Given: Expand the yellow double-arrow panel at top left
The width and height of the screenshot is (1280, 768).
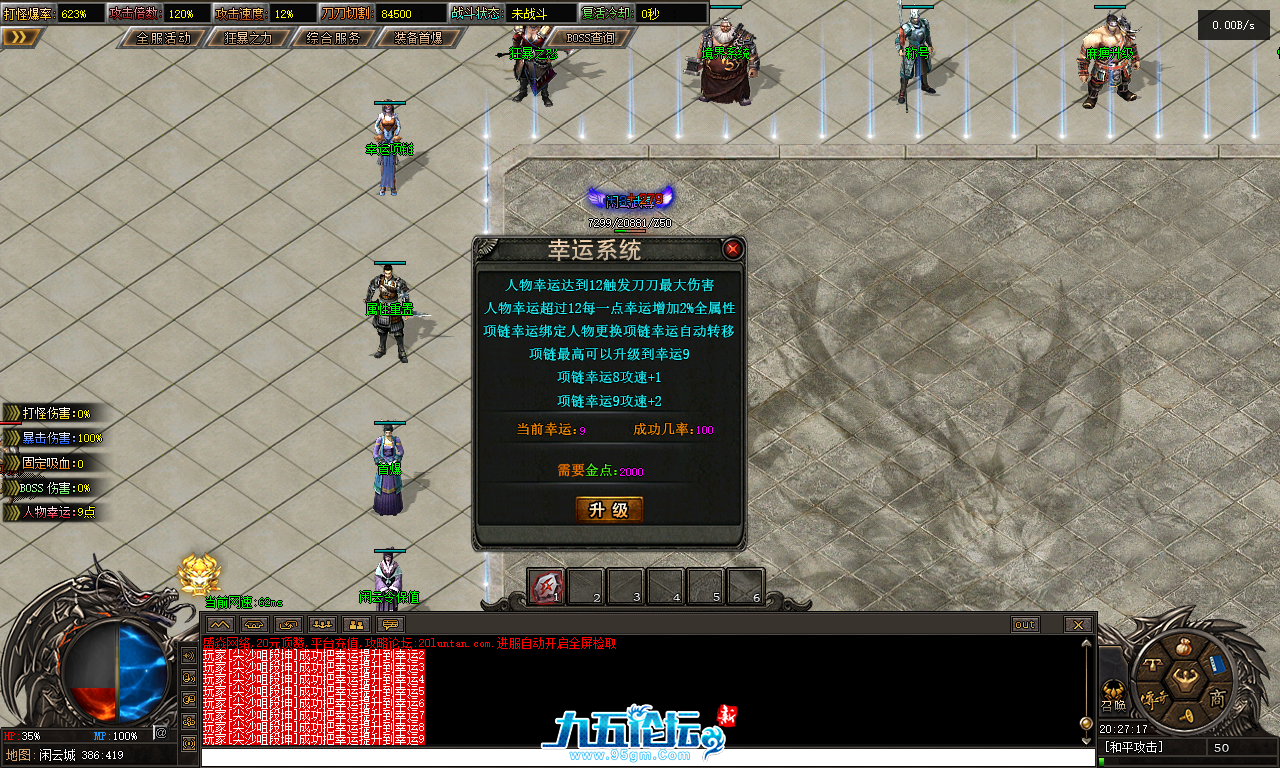Looking at the screenshot, I should (20, 35).
